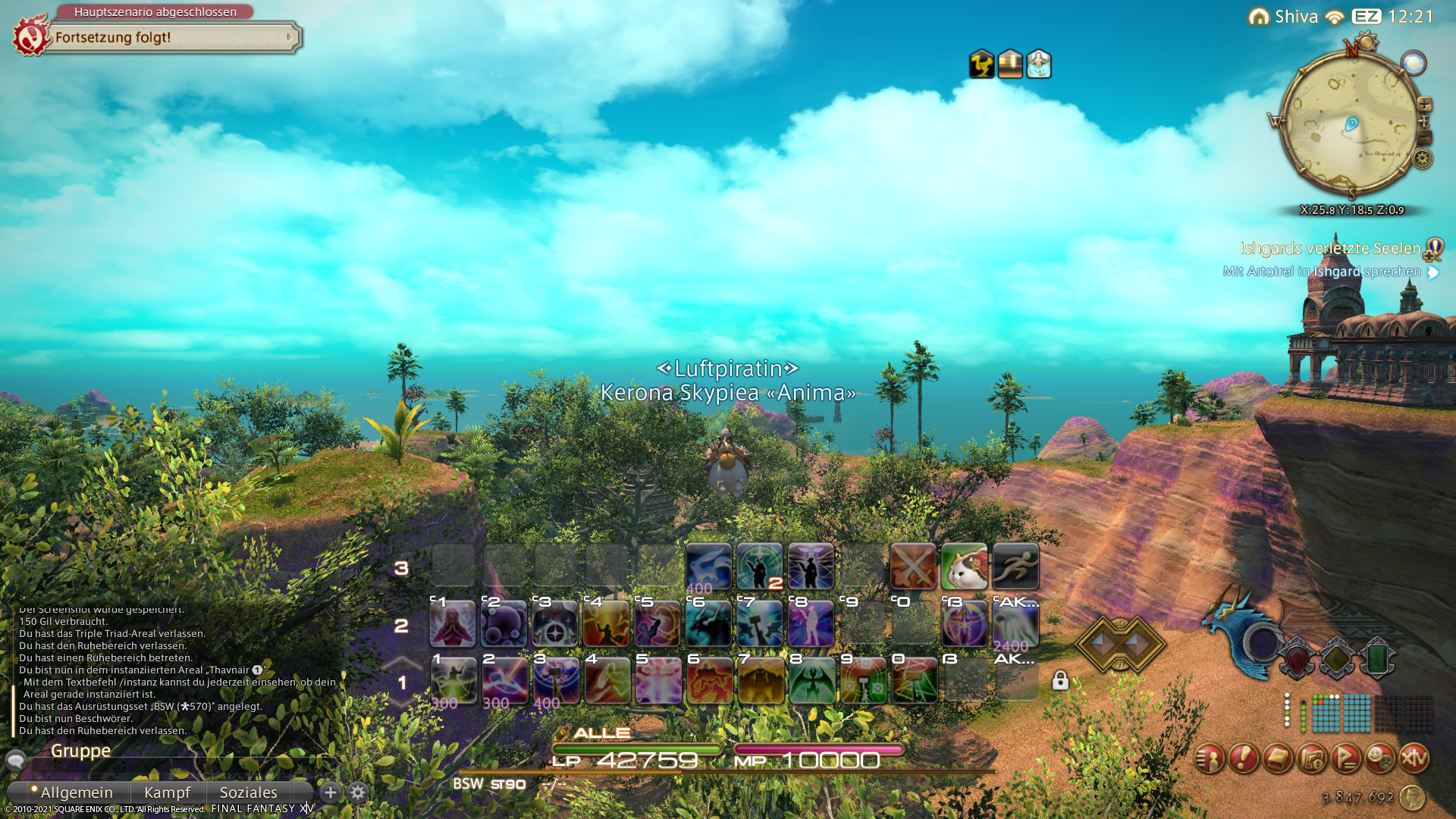Switch to the Allgemein chat tab

point(76,792)
